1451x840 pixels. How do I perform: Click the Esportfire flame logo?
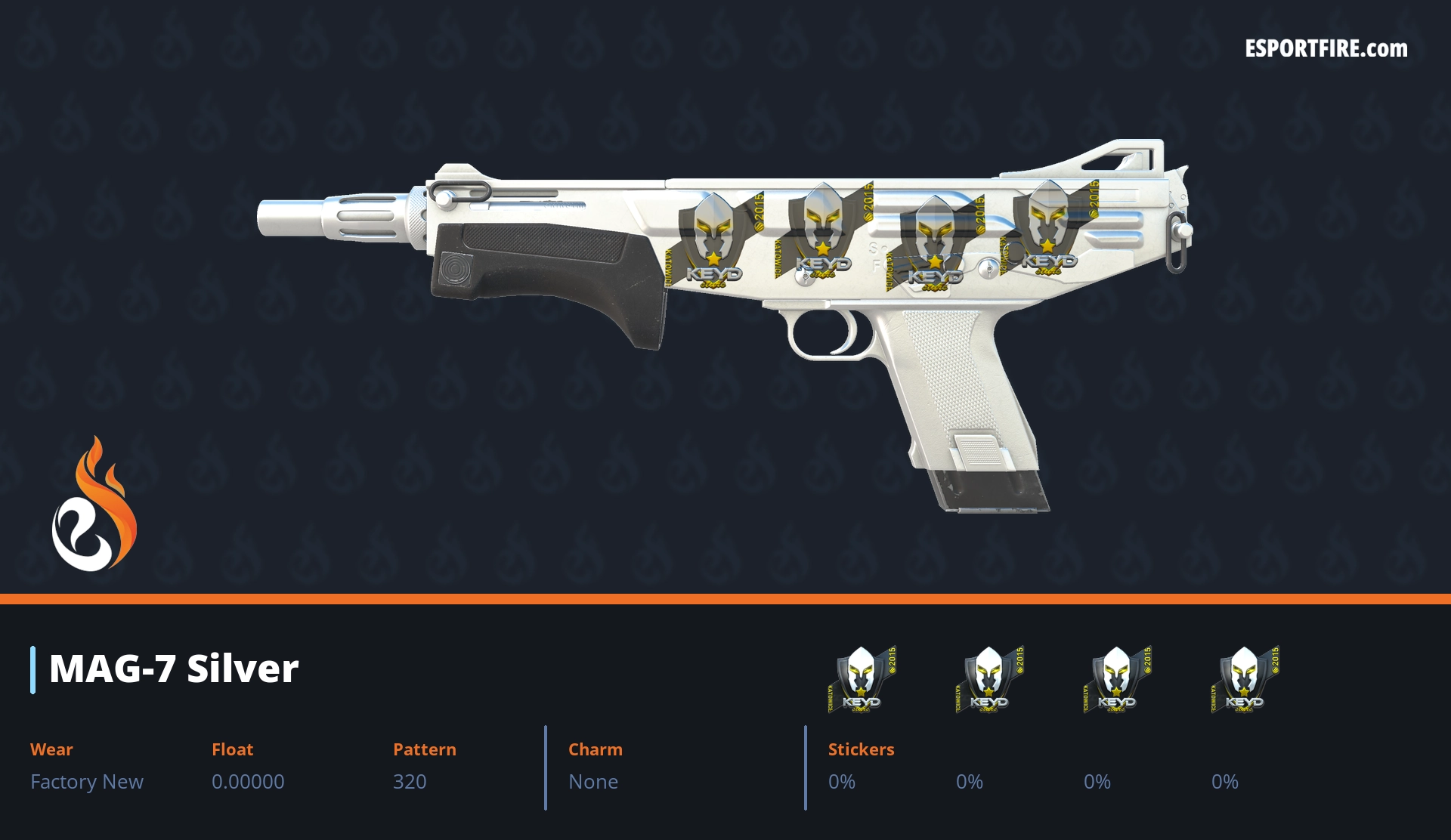pyautogui.click(x=94, y=505)
